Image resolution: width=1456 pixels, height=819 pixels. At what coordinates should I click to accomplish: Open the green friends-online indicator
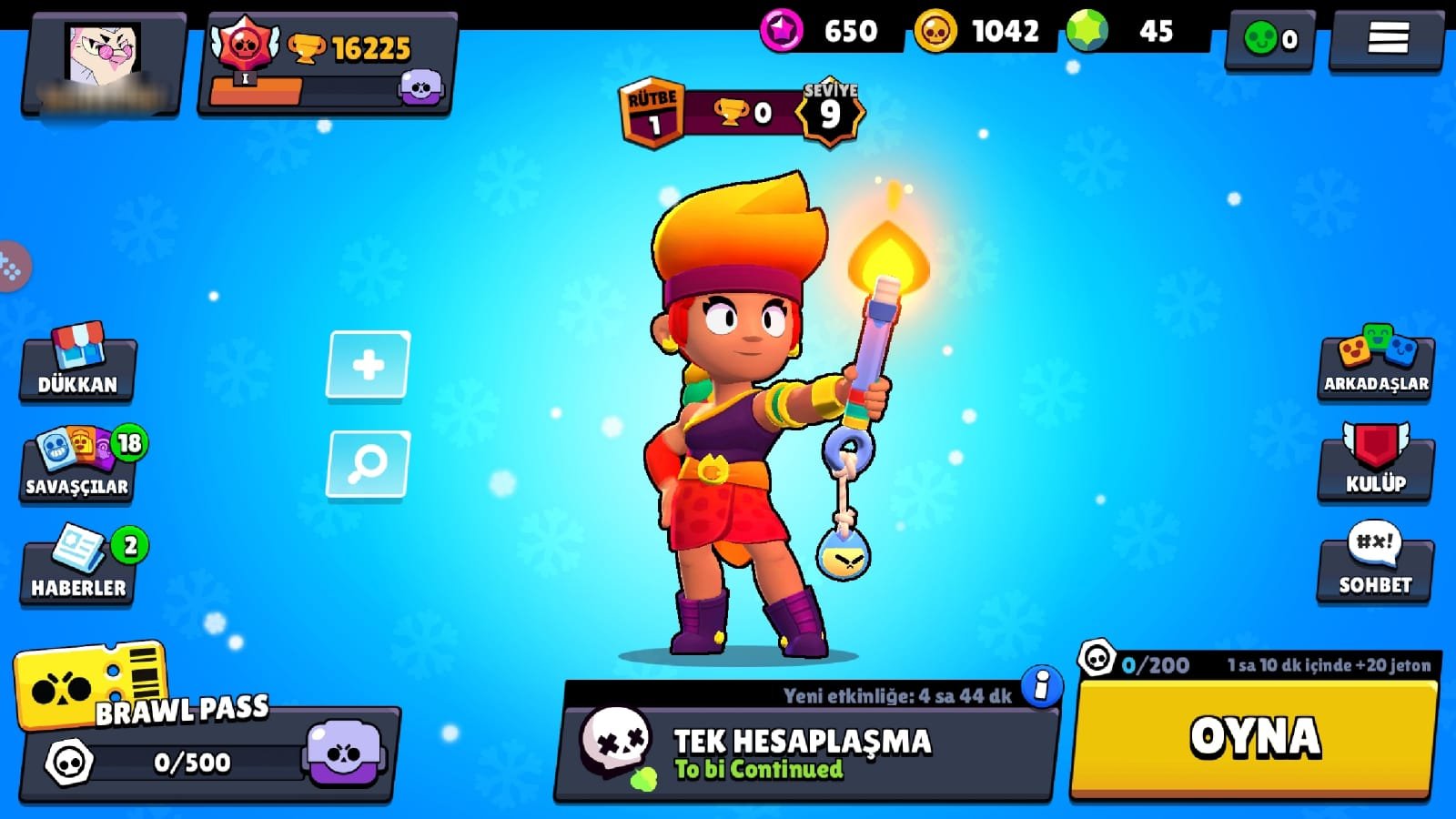point(1270,39)
